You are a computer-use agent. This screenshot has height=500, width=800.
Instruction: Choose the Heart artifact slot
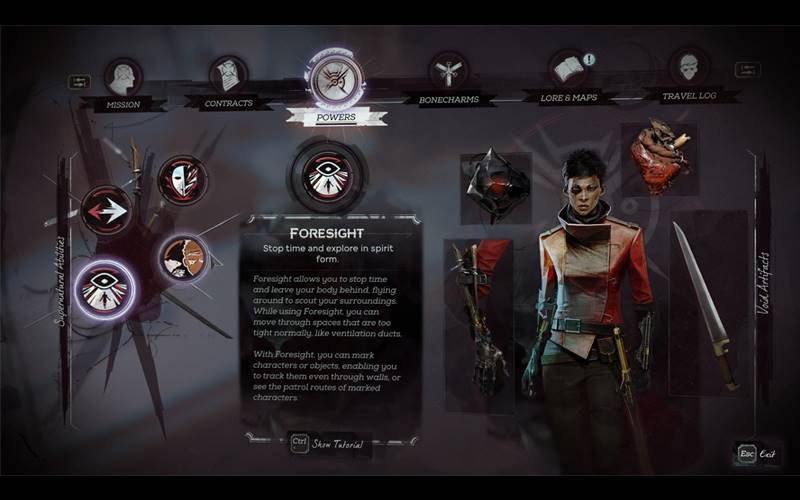657,158
